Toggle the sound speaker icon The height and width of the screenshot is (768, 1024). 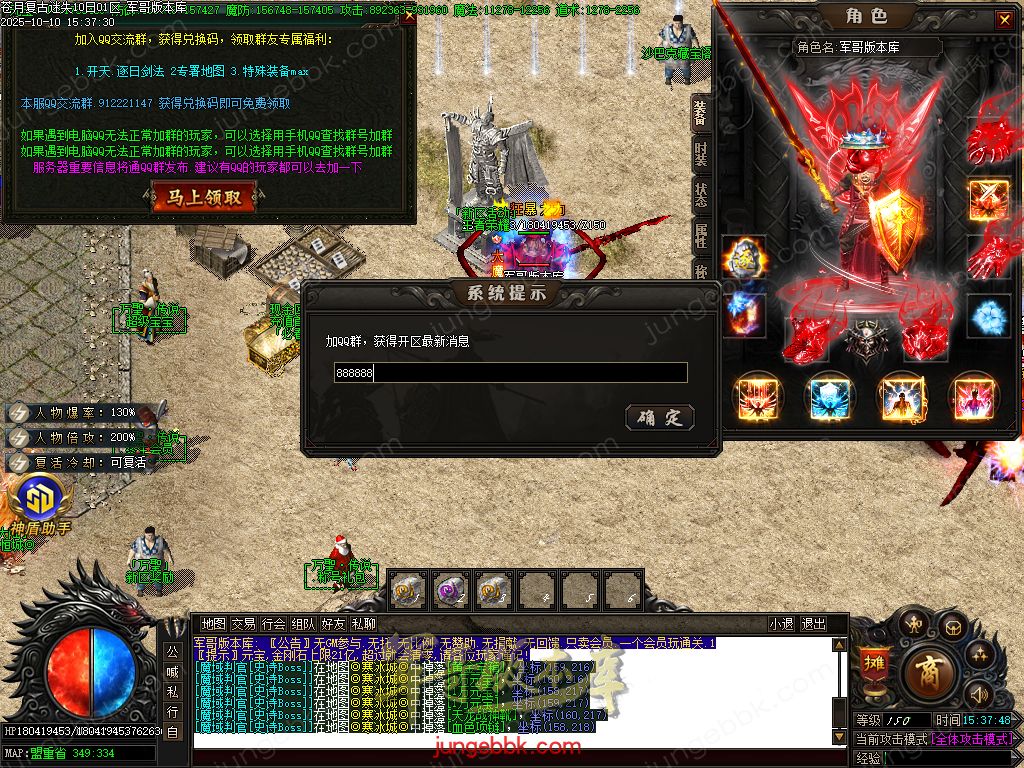click(x=979, y=693)
